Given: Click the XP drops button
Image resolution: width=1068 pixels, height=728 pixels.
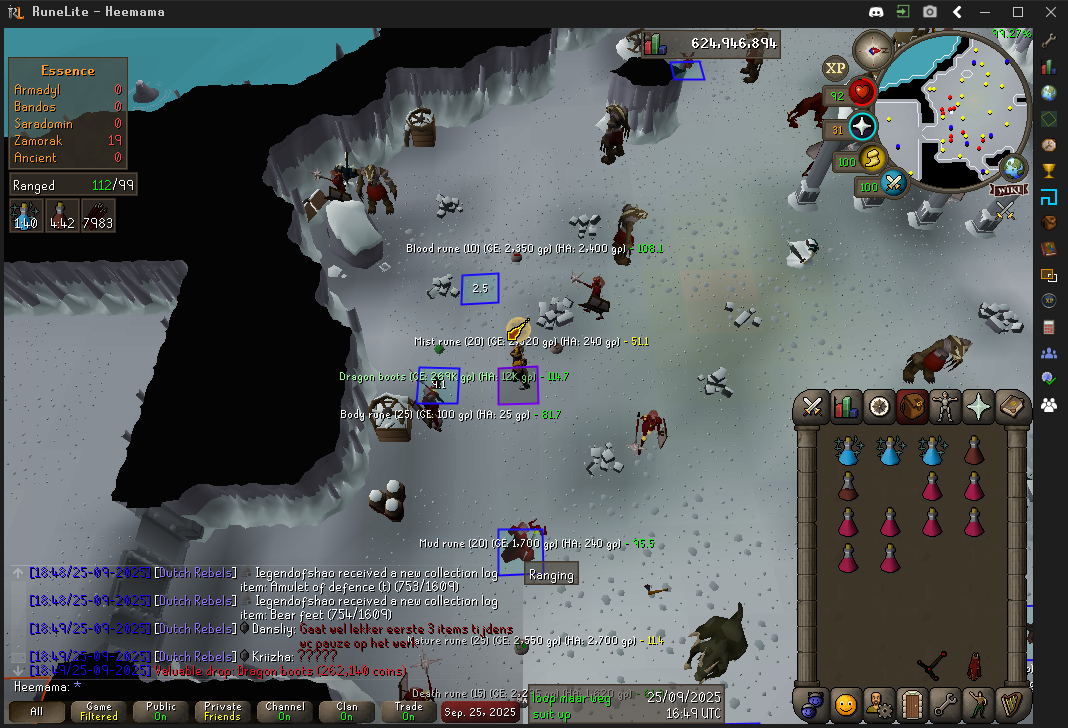Looking at the screenshot, I should coord(835,68).
